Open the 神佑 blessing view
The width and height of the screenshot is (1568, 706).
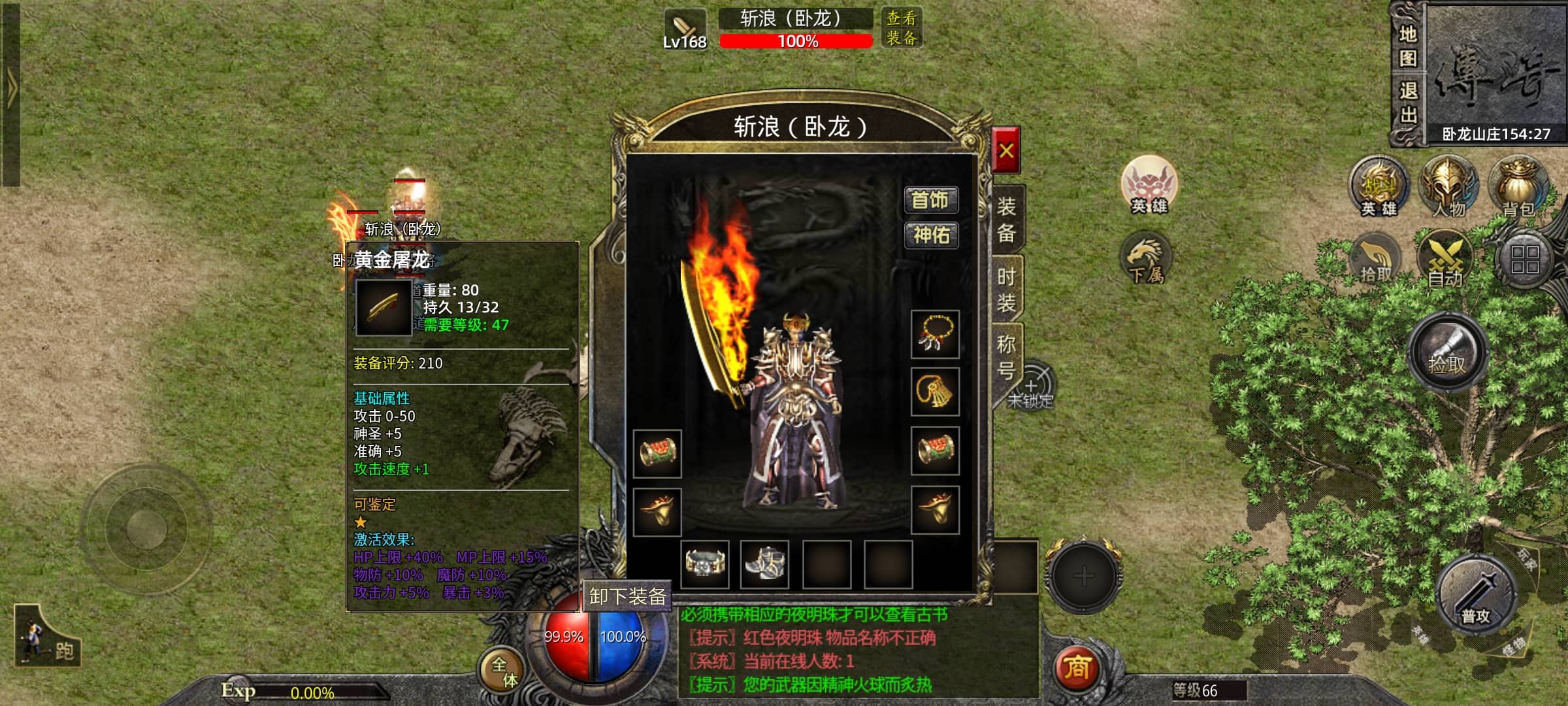pyautogui.click(x=930, y=235)
